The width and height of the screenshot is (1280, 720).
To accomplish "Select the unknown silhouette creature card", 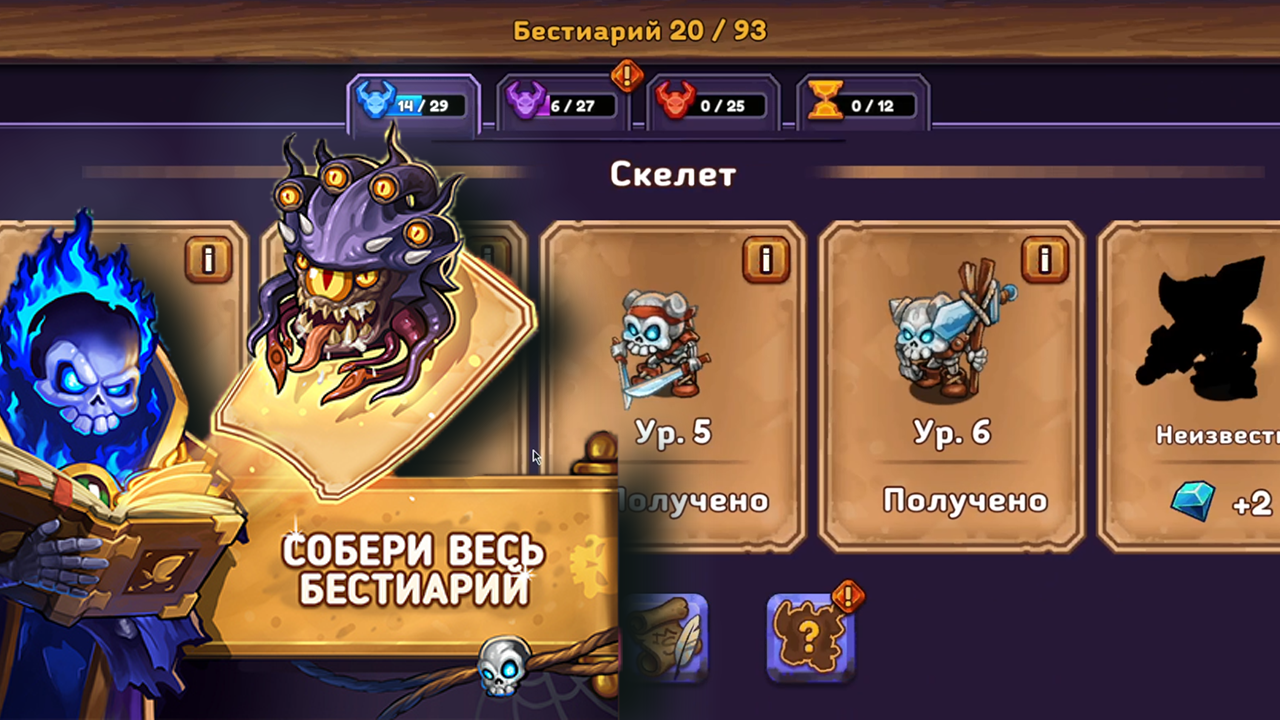I will [1195, 385].
